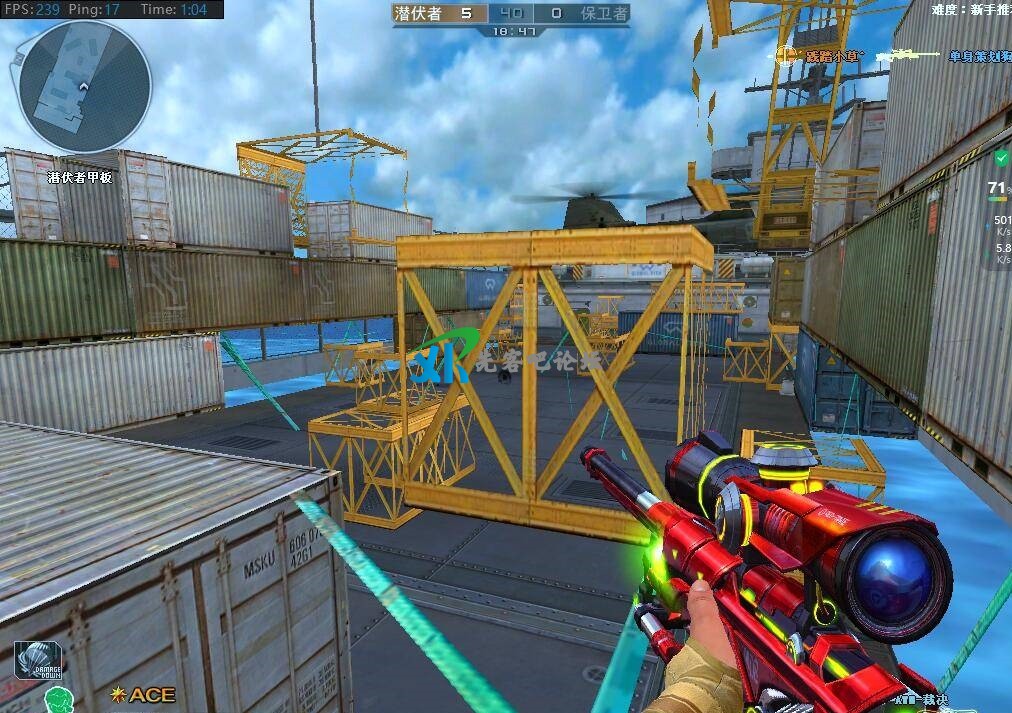This screenshot has height=713, width=1012.
Task: Open the green shield overlay widget
Action: (x=1001, y=158)
